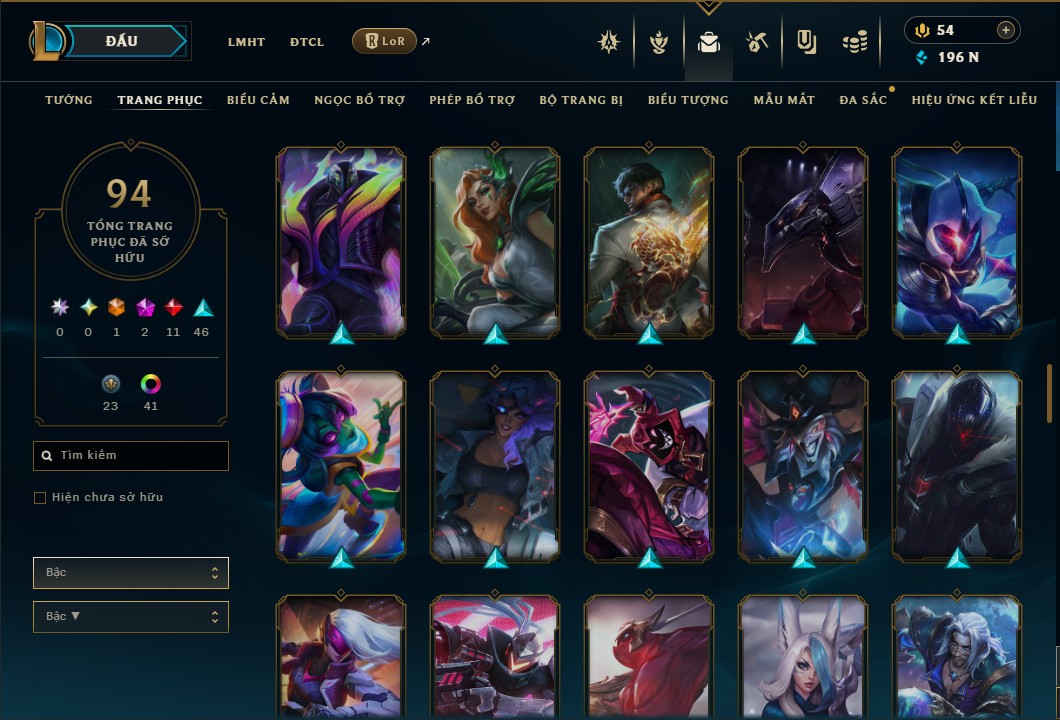
Task: Open the HIỆU ỨNG KẾT LIỄU tab
Action: pos(974,100)
